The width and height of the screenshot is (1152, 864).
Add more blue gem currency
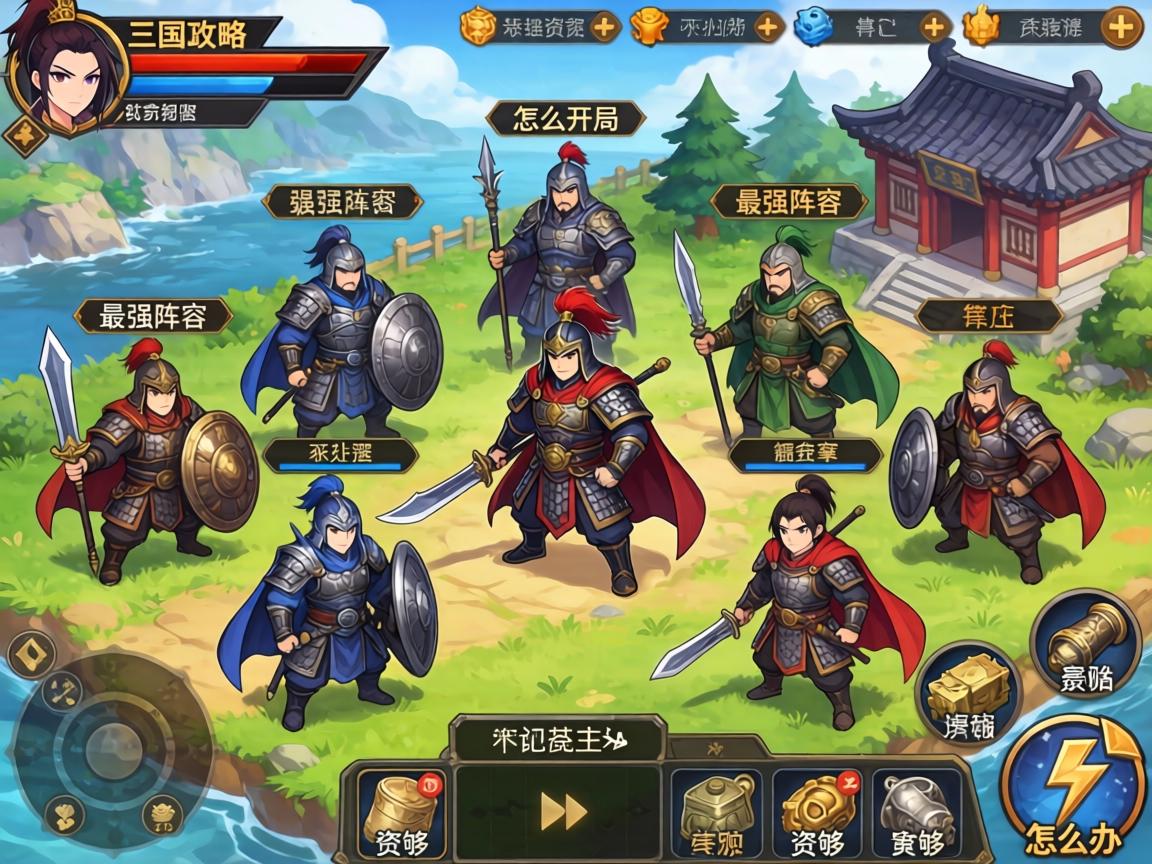tap(934, 26)
